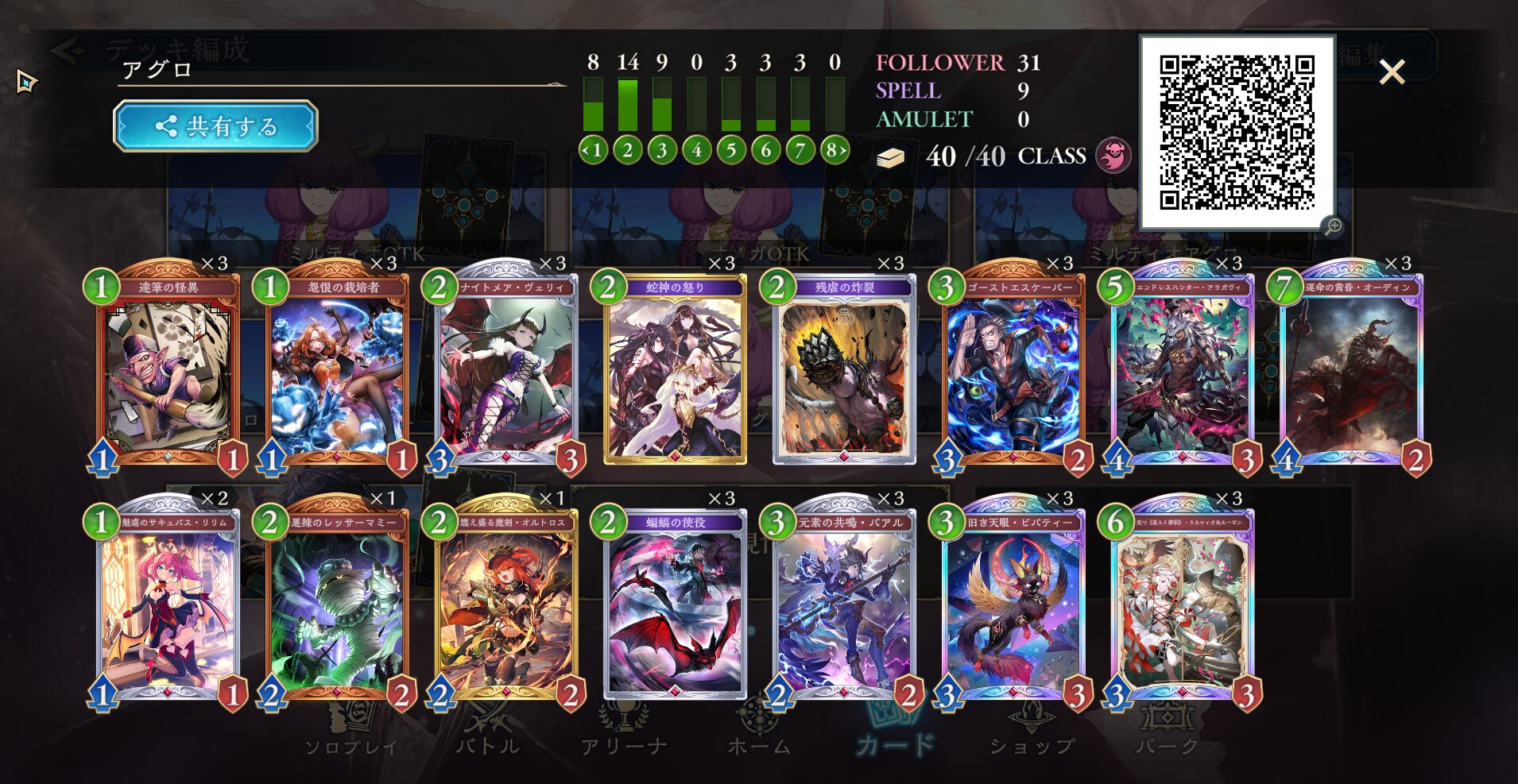Enlarge the deck QR code
This screenshot has width=1518, height=784.
pyautogui.click(x=1236, y=132)
